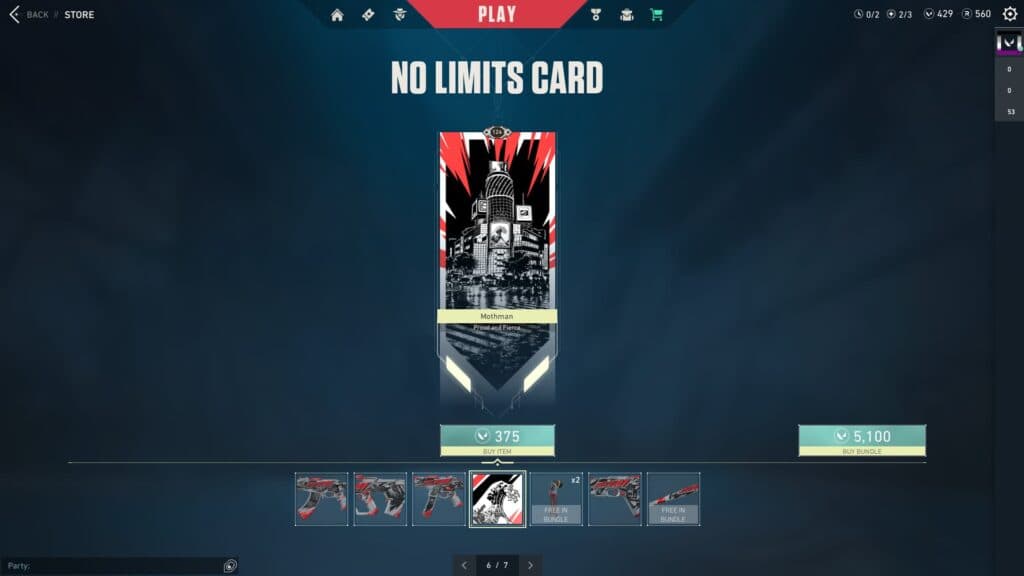Image resolution: width=1024 pixels, height=576 pixels.
Task: Buy the card for 375 points
Action: click(x=497, y=437)
